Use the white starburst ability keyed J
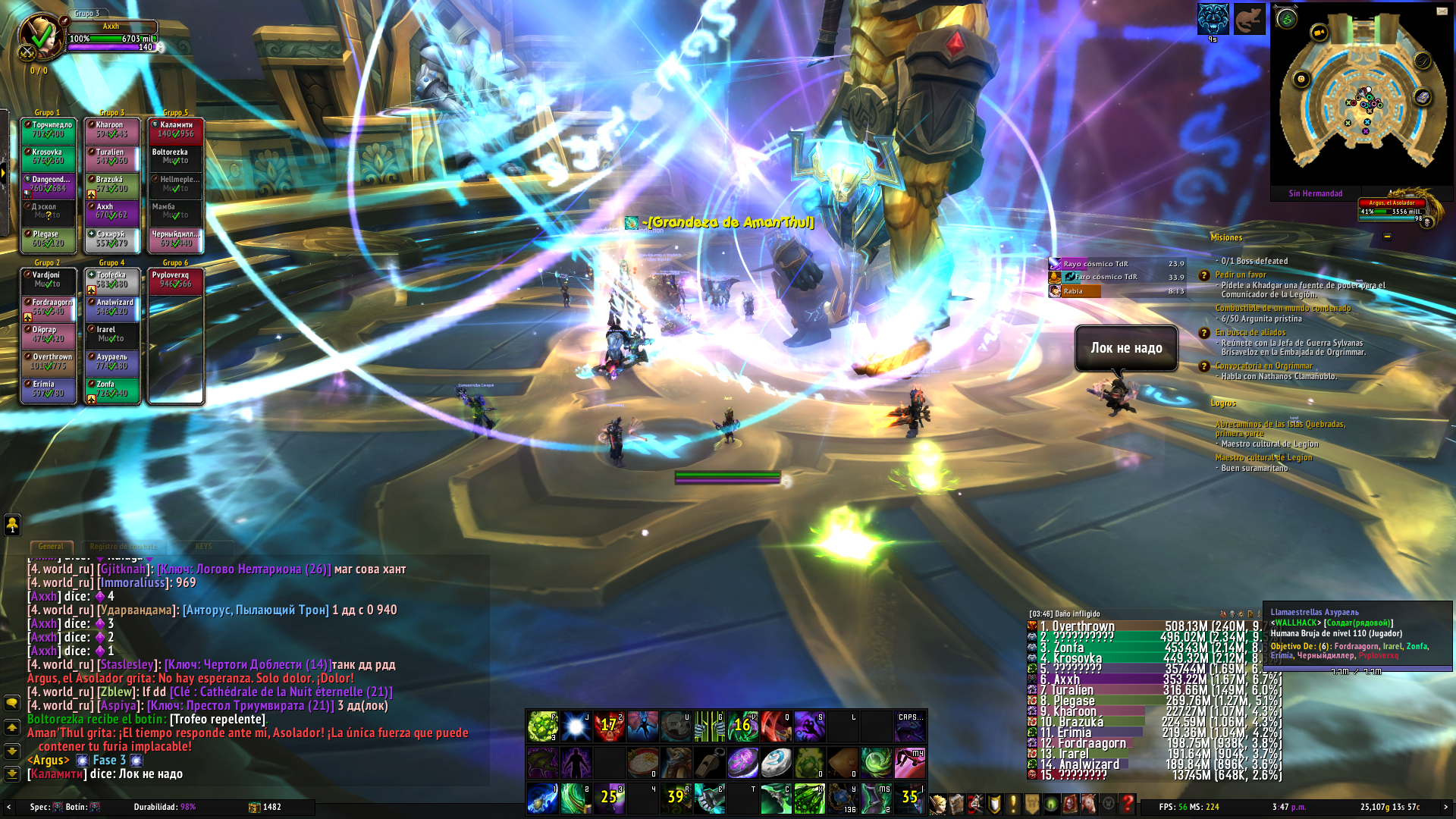The image size is (1456, 819). (576, 726)
